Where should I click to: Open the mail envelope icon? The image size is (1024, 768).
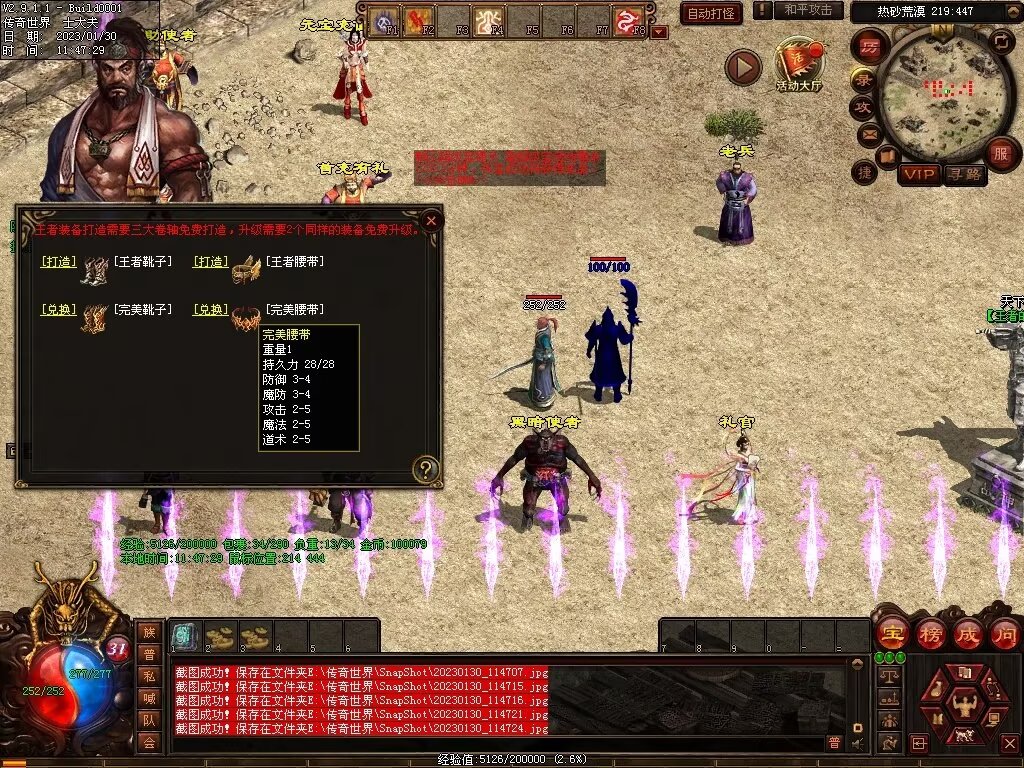[x=869, y=135]
